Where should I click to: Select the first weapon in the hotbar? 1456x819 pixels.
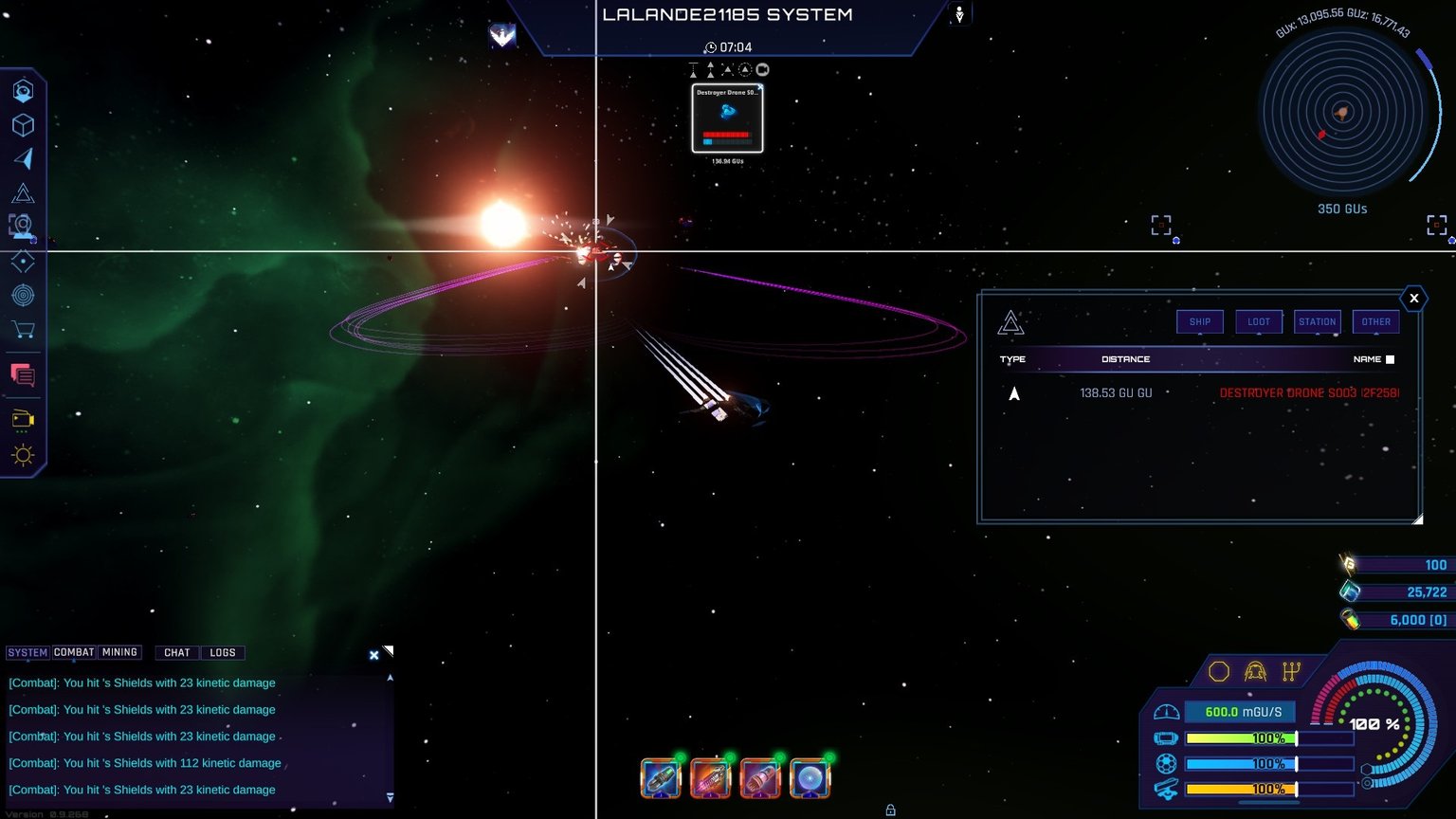(661, 777)
